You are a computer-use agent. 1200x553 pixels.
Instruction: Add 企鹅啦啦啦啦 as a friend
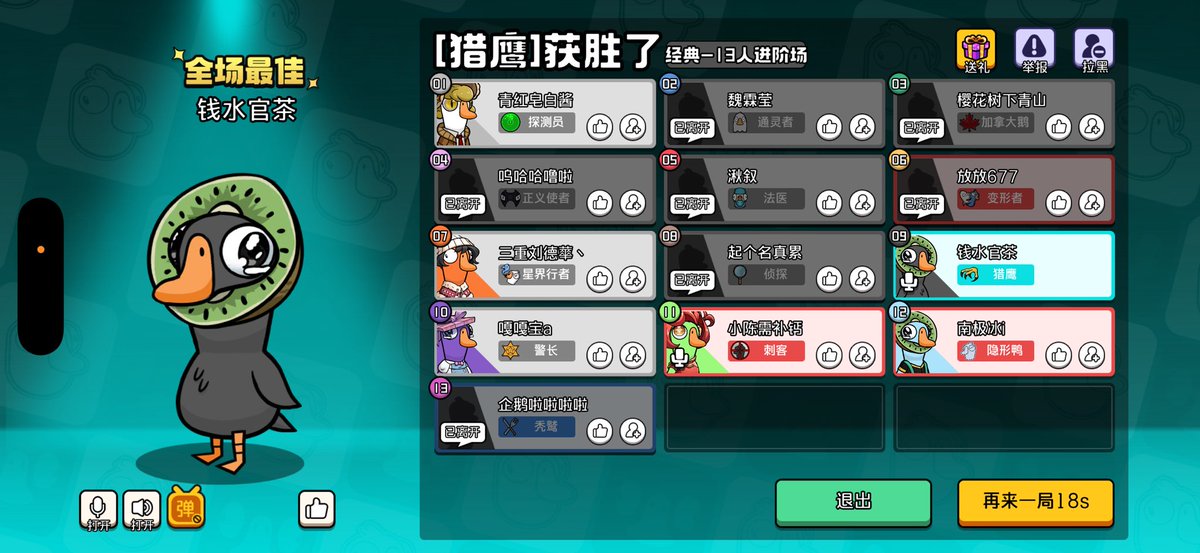pyautogui.click(x=632, y=430)
